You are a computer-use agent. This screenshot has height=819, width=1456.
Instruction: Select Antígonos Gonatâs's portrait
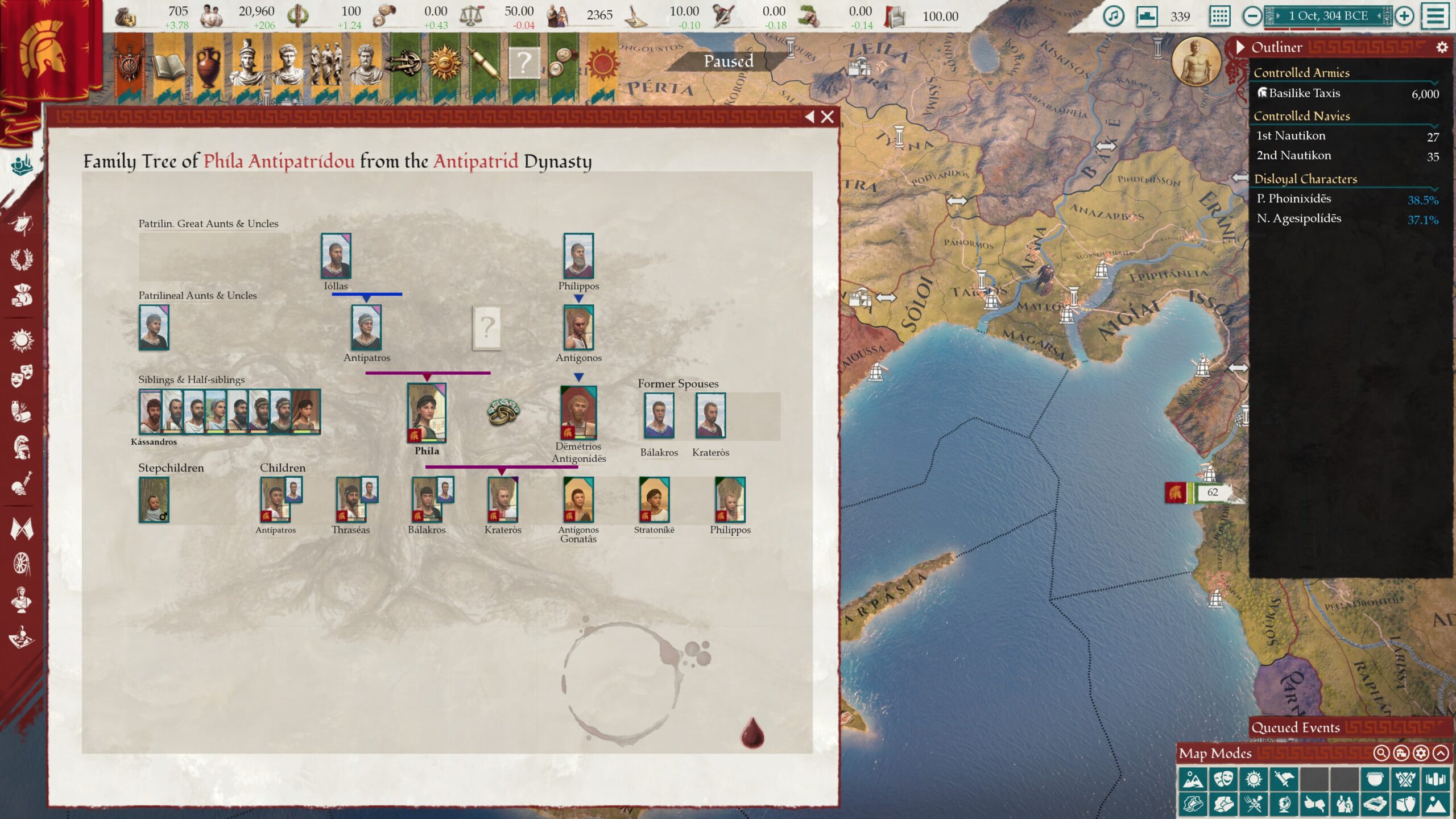[x=578, y=499]
